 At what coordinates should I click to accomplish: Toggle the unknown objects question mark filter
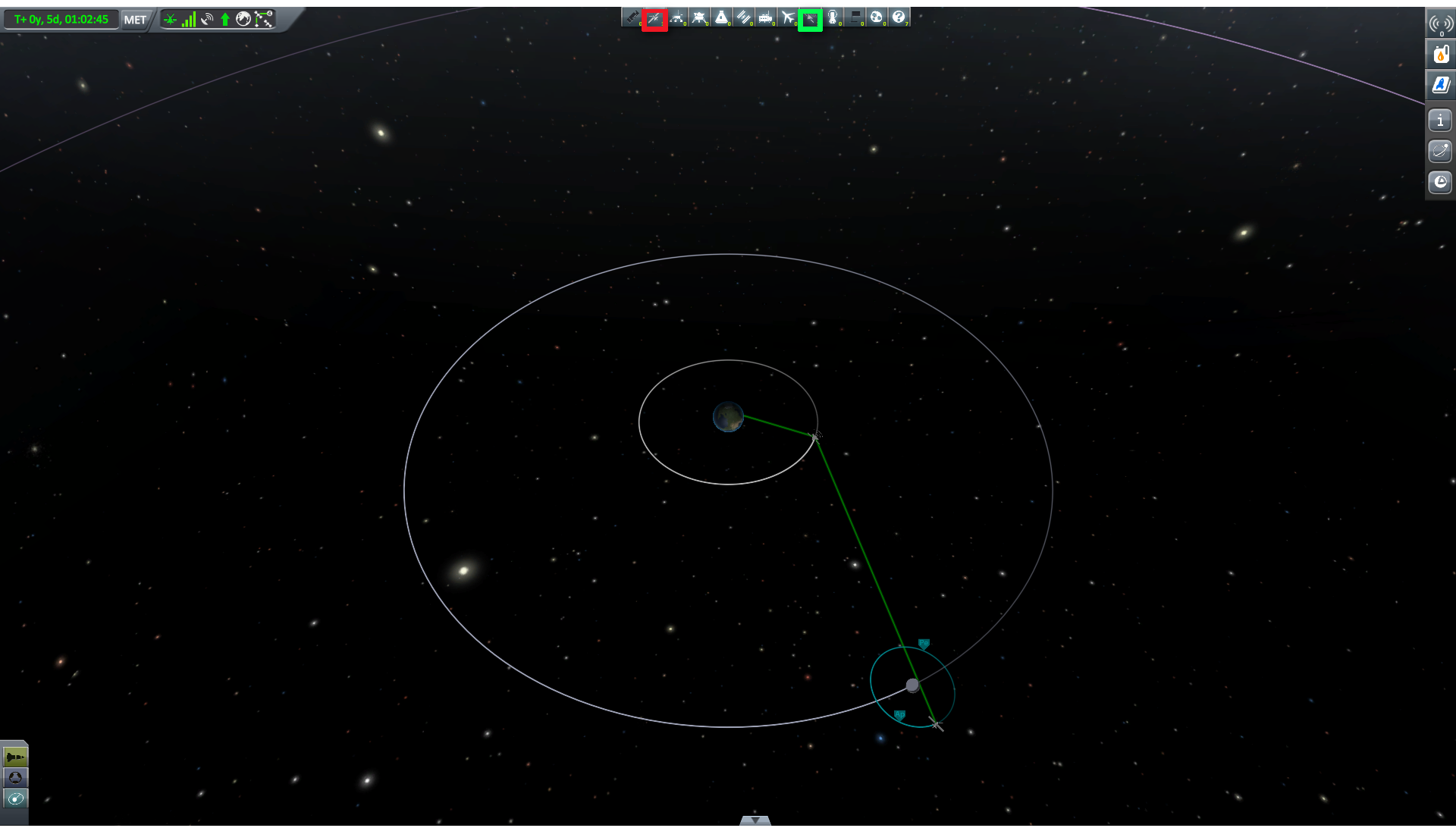899,17
